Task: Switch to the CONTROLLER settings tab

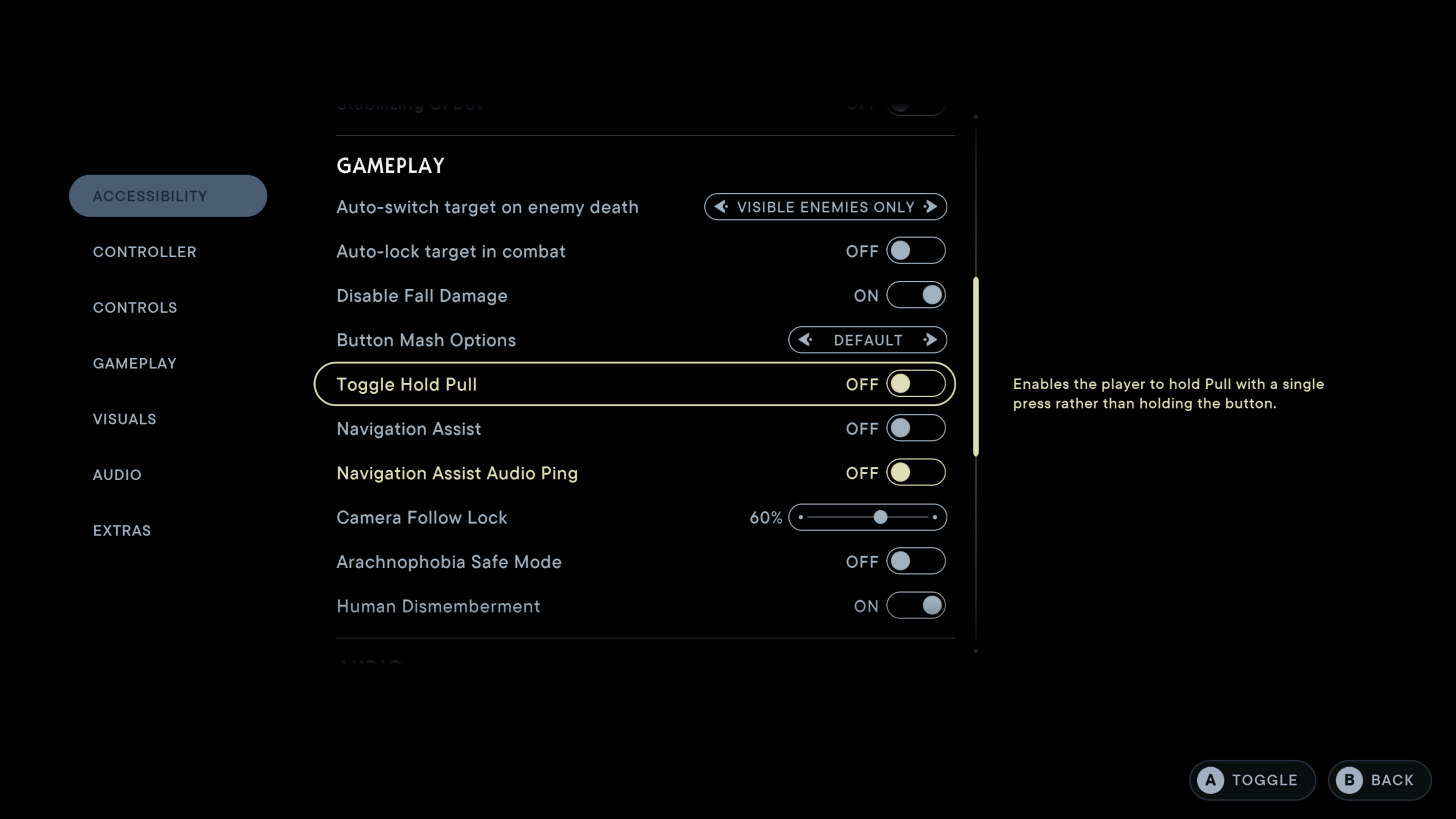Action: coord(144,252)
